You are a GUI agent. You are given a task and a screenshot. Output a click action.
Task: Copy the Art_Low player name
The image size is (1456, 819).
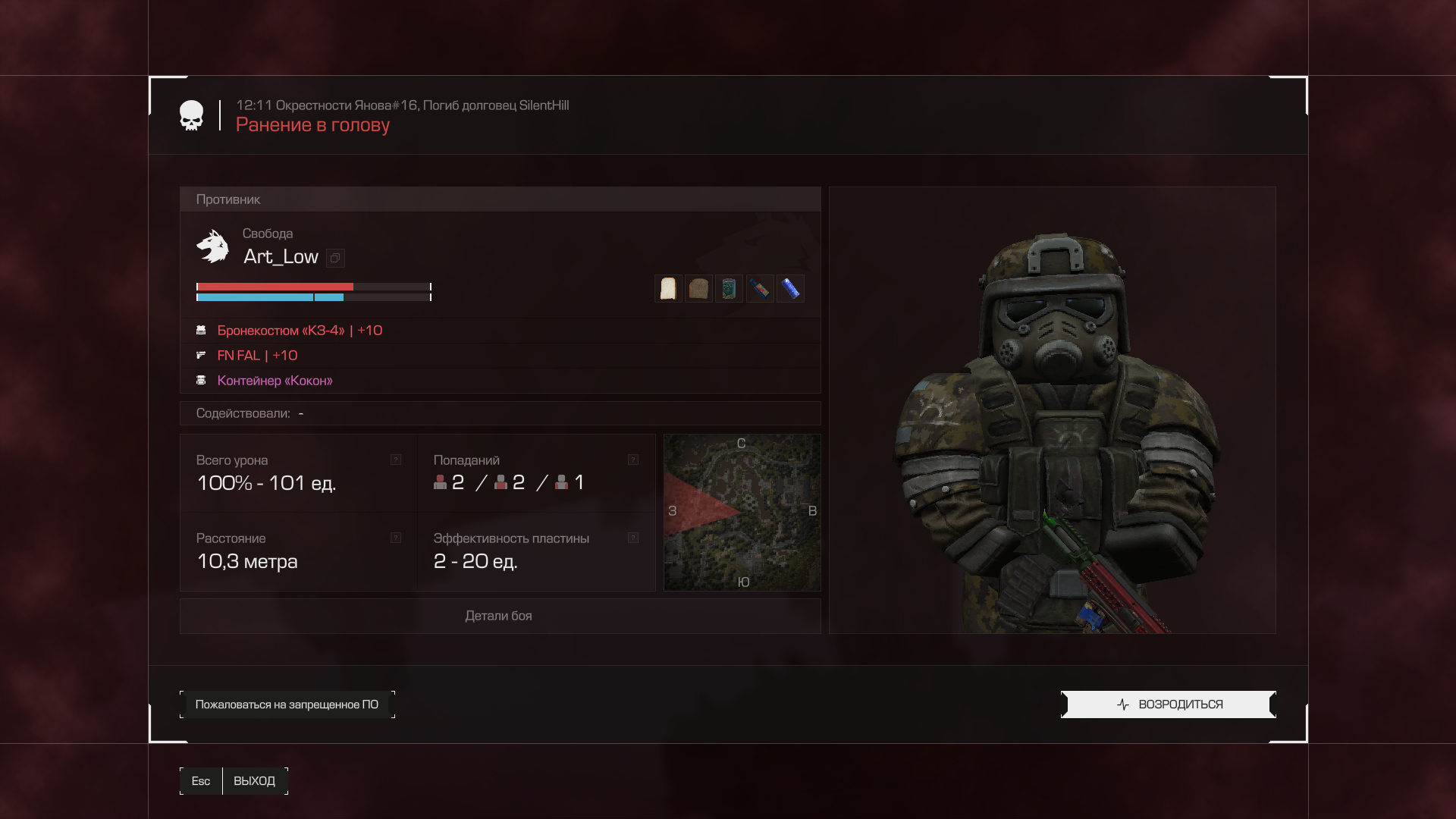(x=335, y=258)
